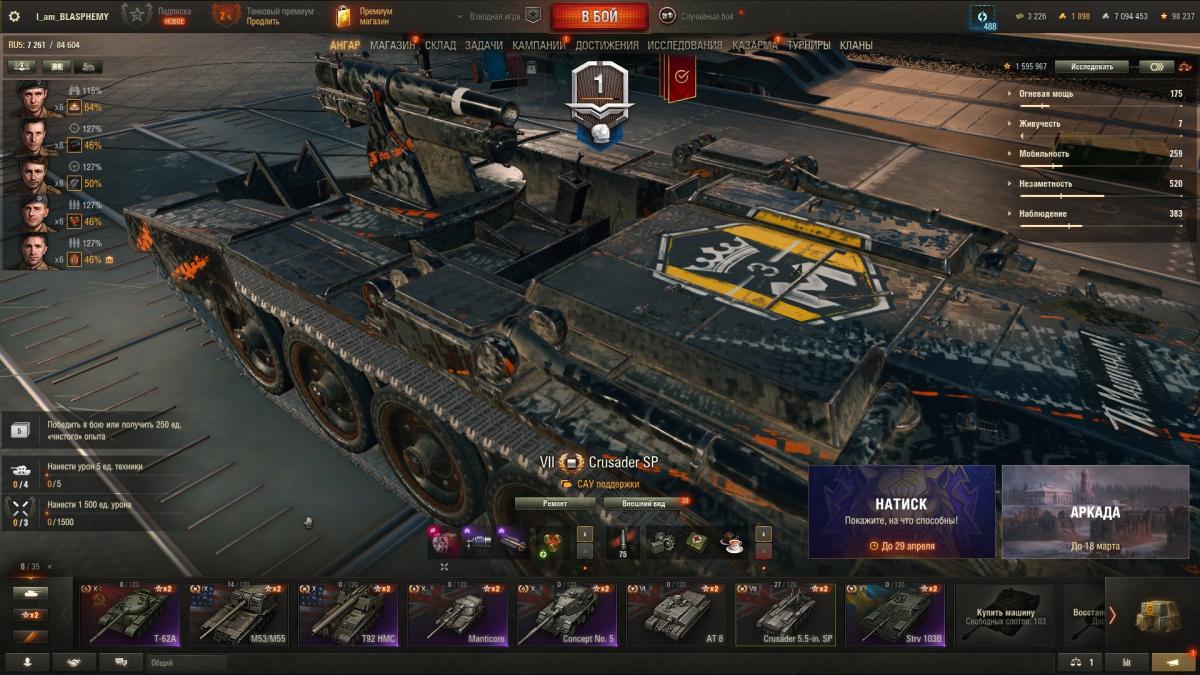
Task: Buy a new vehicle slot
Action: 1005,615
